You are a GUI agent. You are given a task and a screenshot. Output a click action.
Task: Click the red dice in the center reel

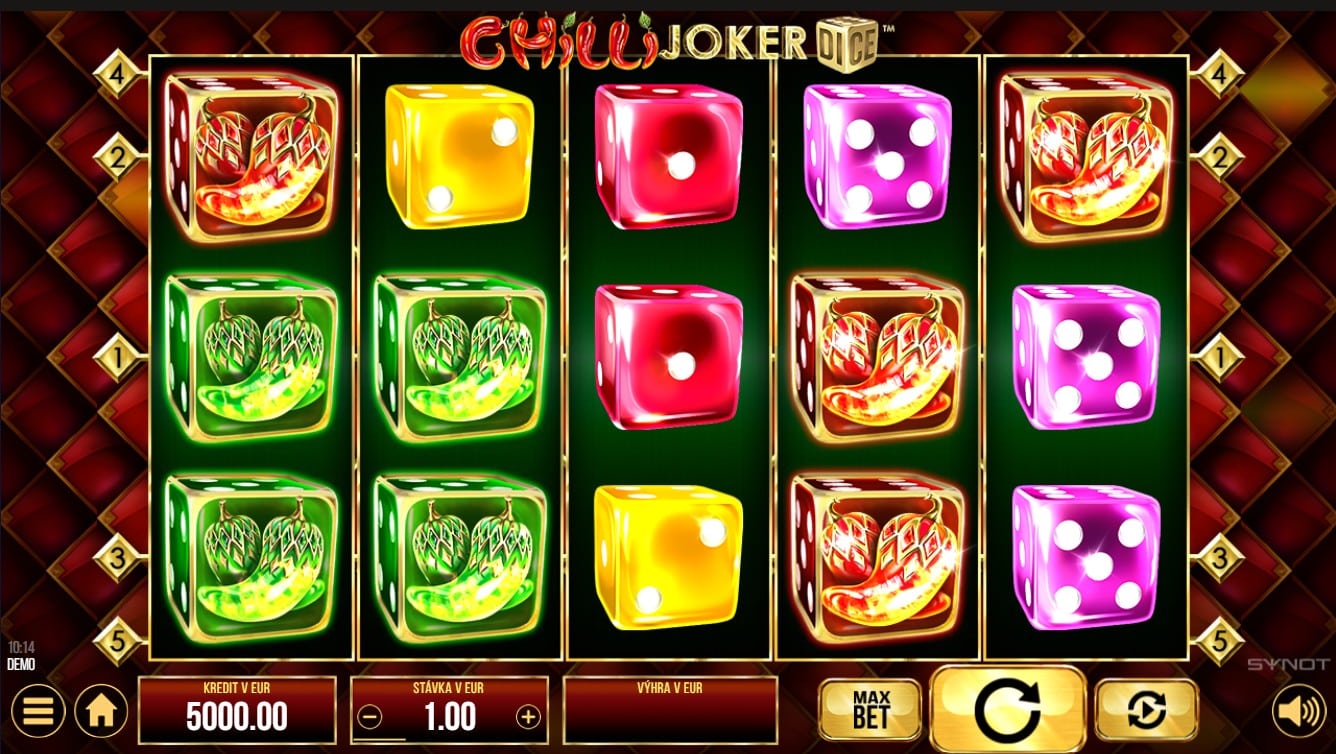(x=668, y=355)
